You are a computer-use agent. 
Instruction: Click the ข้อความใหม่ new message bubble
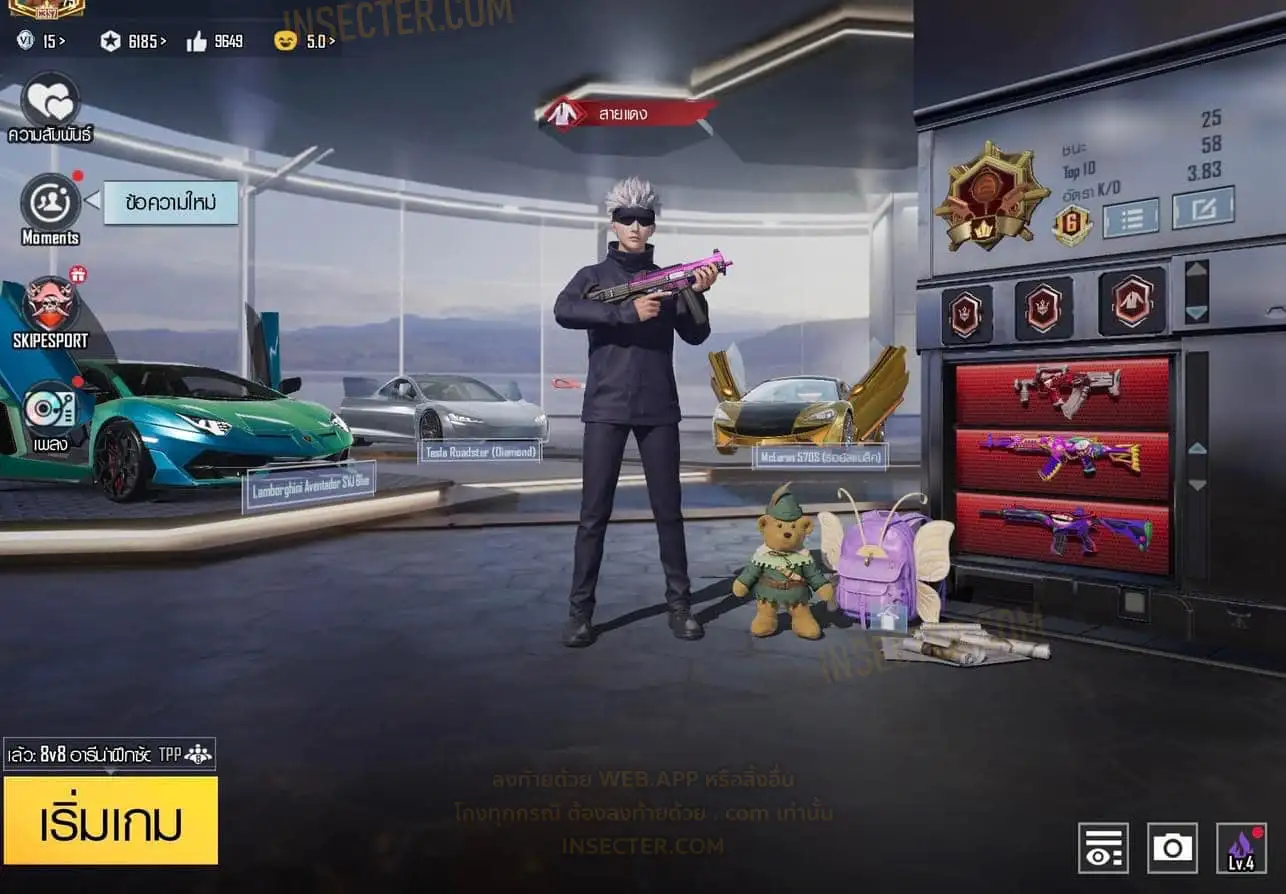point(170,202)
